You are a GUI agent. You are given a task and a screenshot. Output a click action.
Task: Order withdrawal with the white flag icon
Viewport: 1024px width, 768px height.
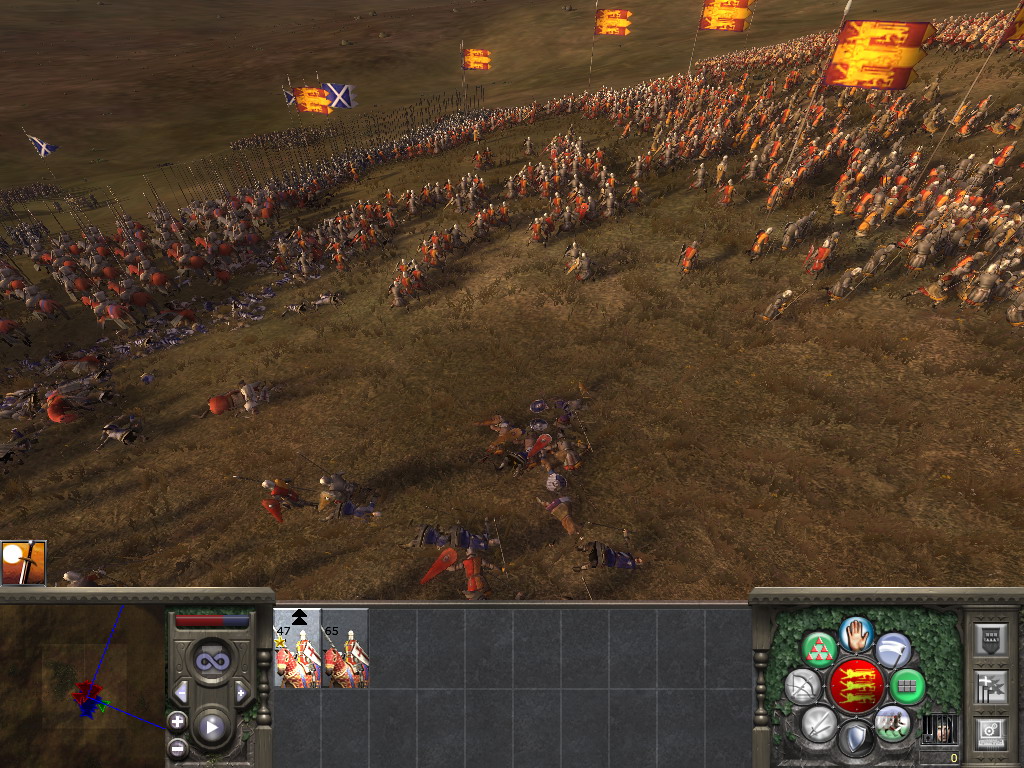click(x=893, y=649)
